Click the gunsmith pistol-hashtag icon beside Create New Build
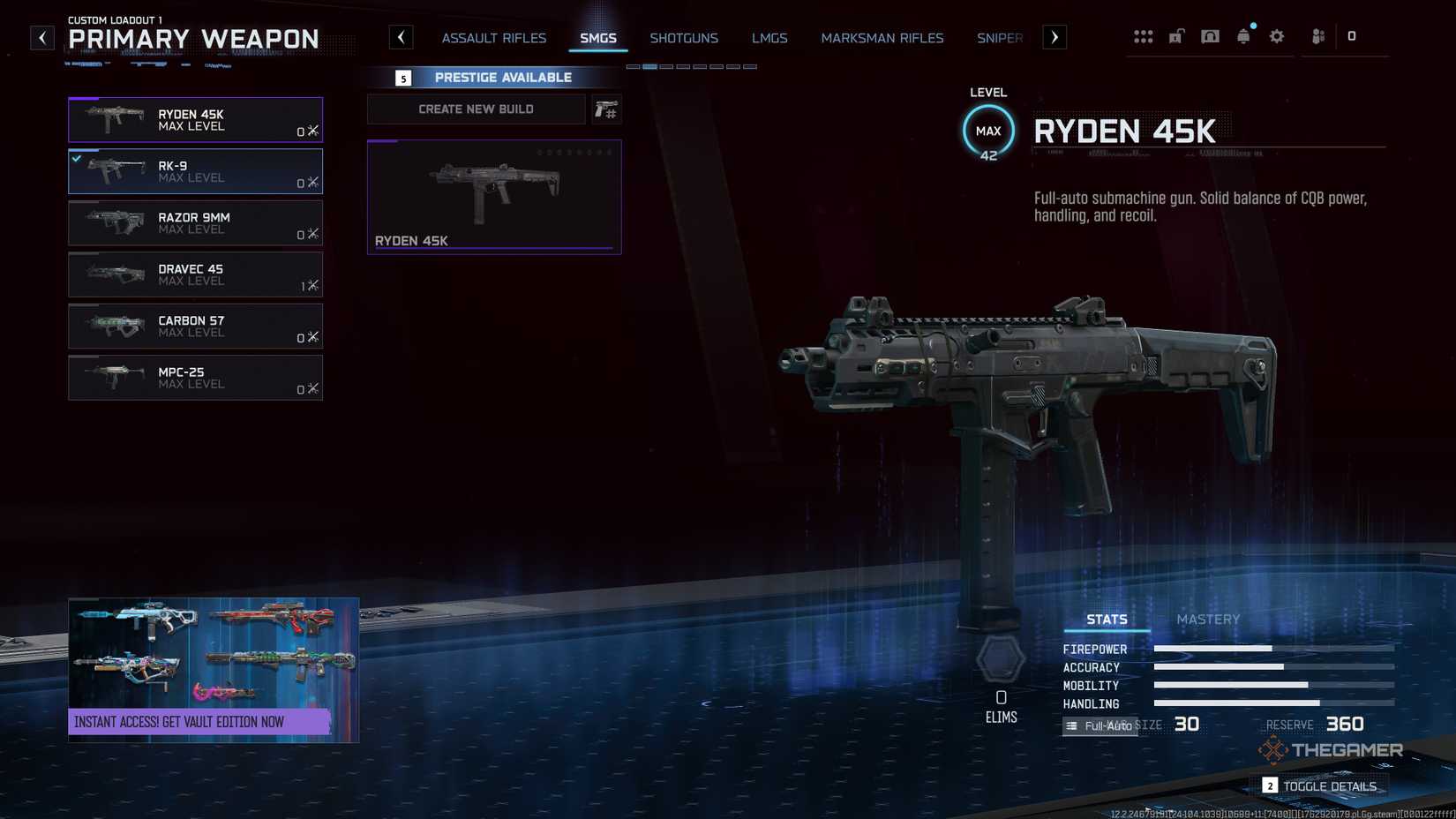This screenshot has height=819, width=1456. click(606, 109)
